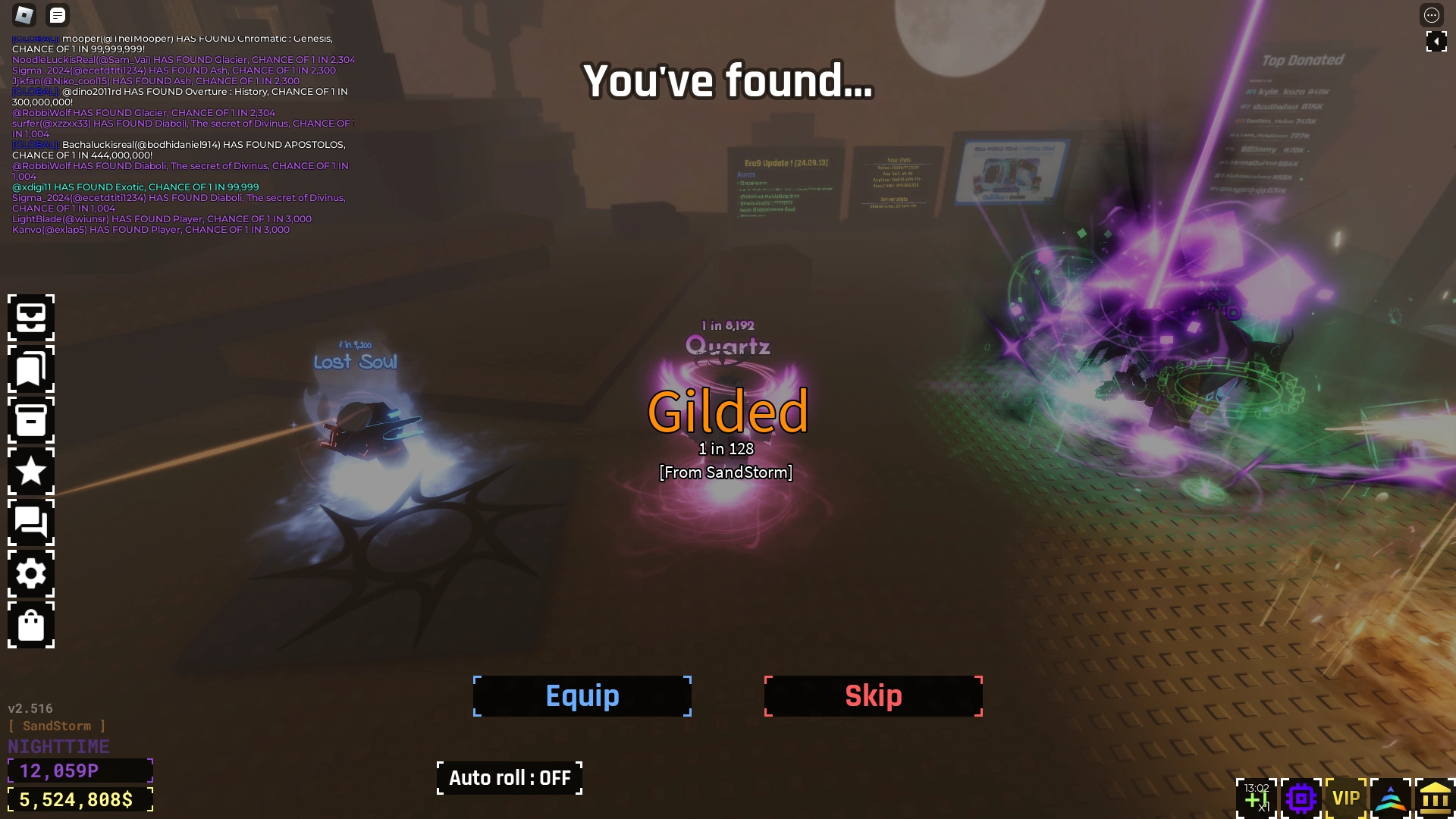Click the 5,524,808$ money counter
1456x819 pixels.
(x=78, y=799)
